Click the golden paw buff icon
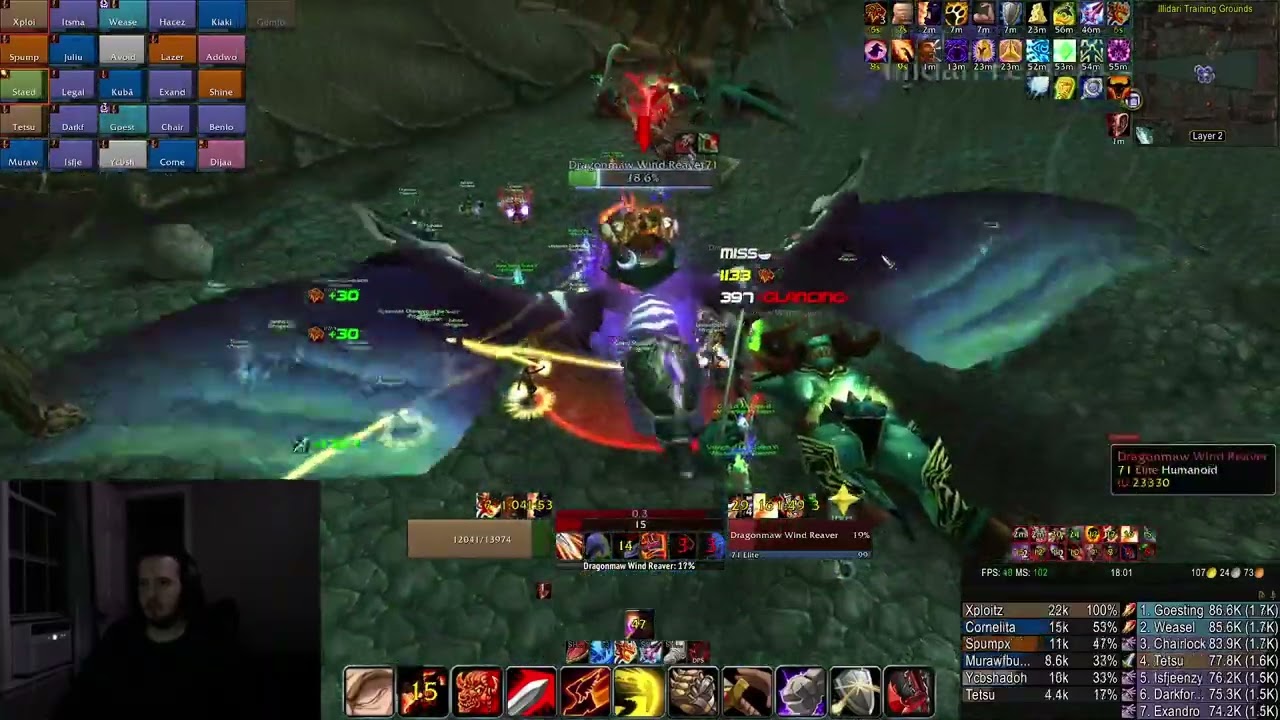Screen dimensions: 1280x720 click(956, 14)
